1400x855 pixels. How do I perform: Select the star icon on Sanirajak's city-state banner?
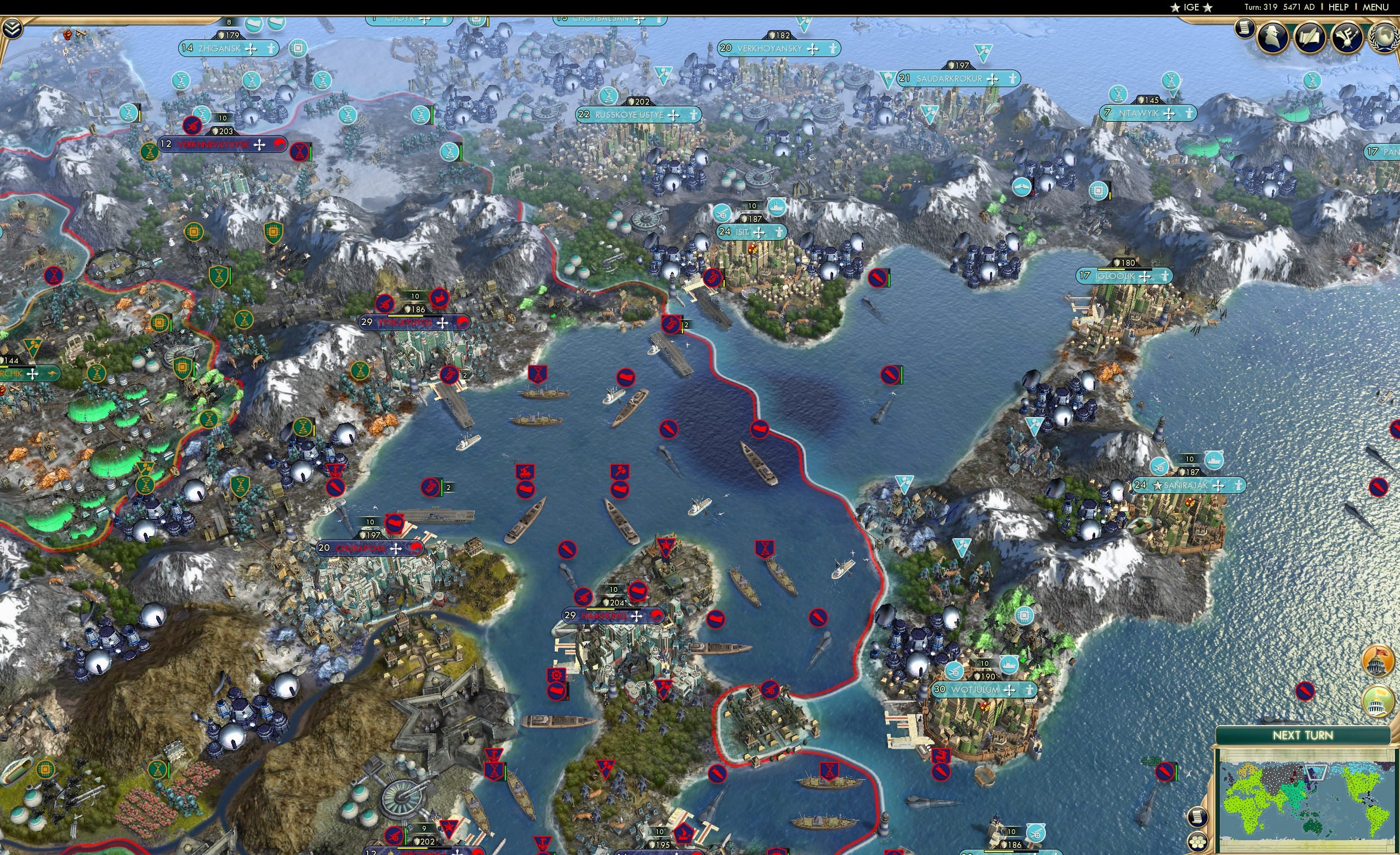[1158, 487]
